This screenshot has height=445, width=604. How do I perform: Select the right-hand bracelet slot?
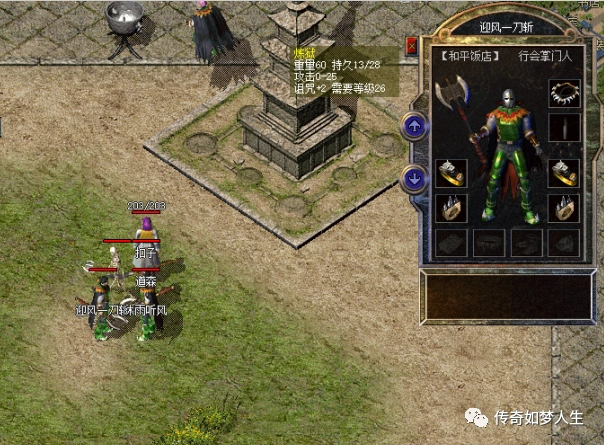click(564, 173)
